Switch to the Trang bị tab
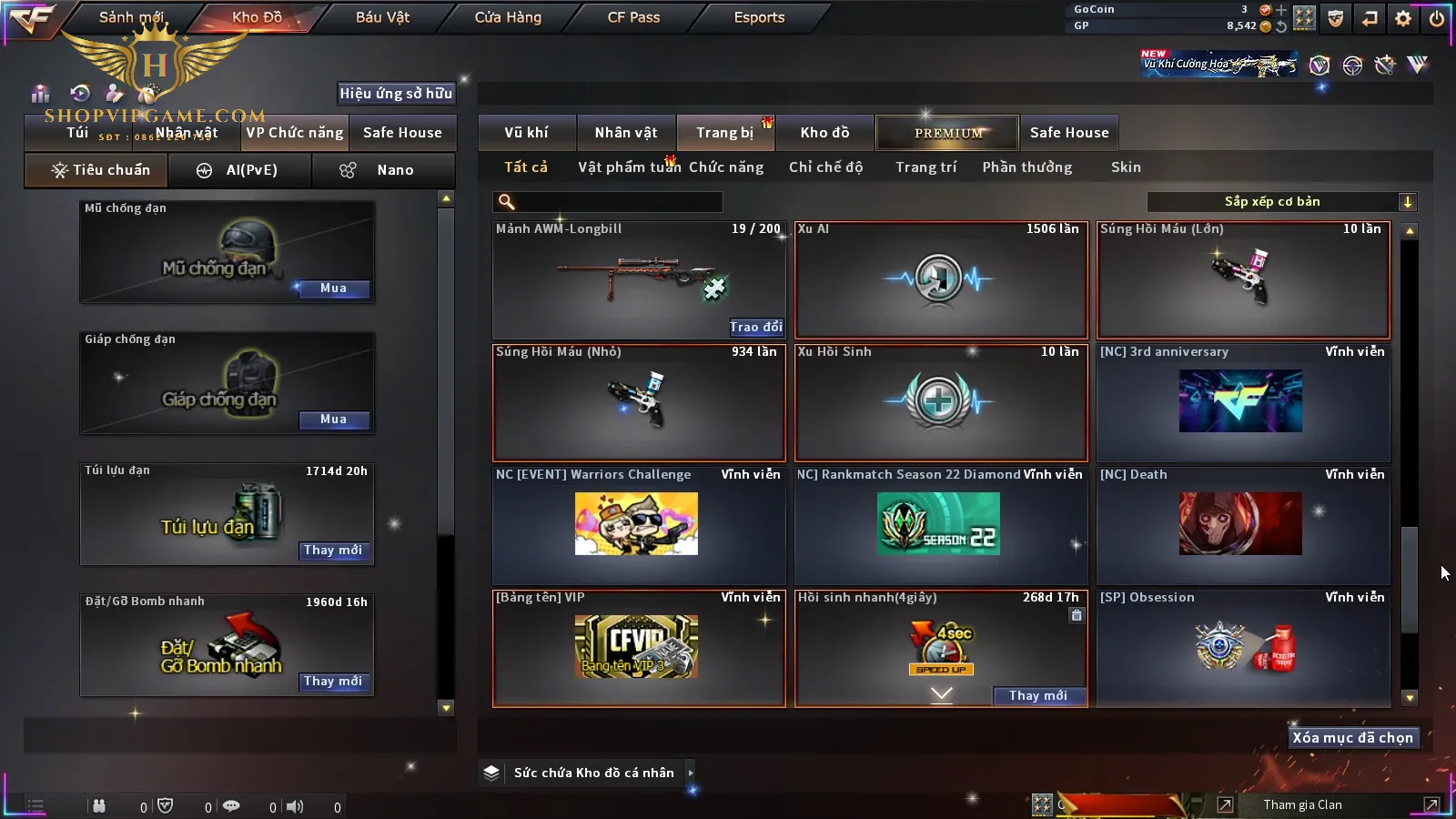Image resolution: width=1456 pixels, height=819 pixels. click(x=724, y=133)
